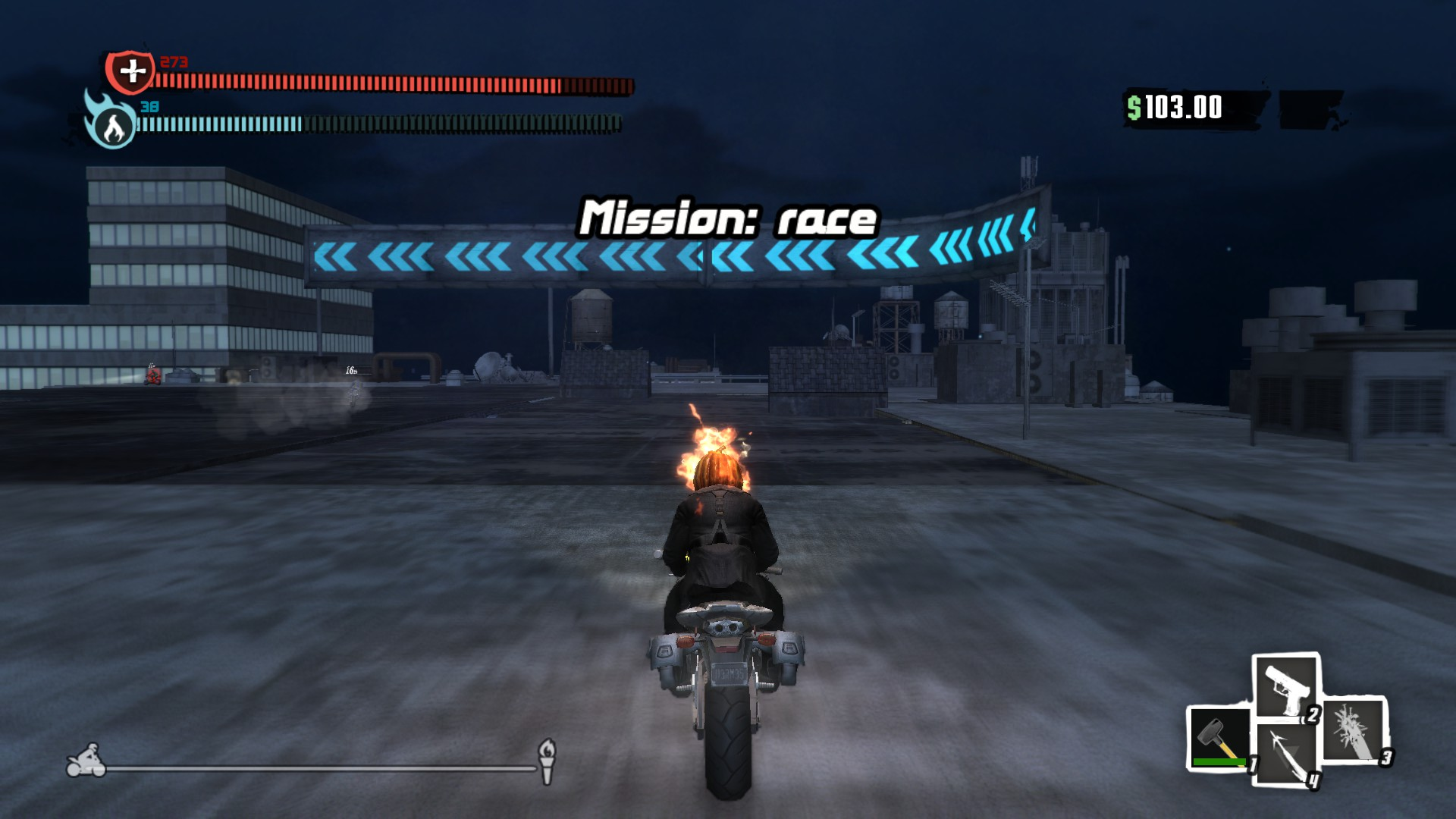1456x819 pixels.
Task: Click the red health shield icon
Action: coord(130,72)
